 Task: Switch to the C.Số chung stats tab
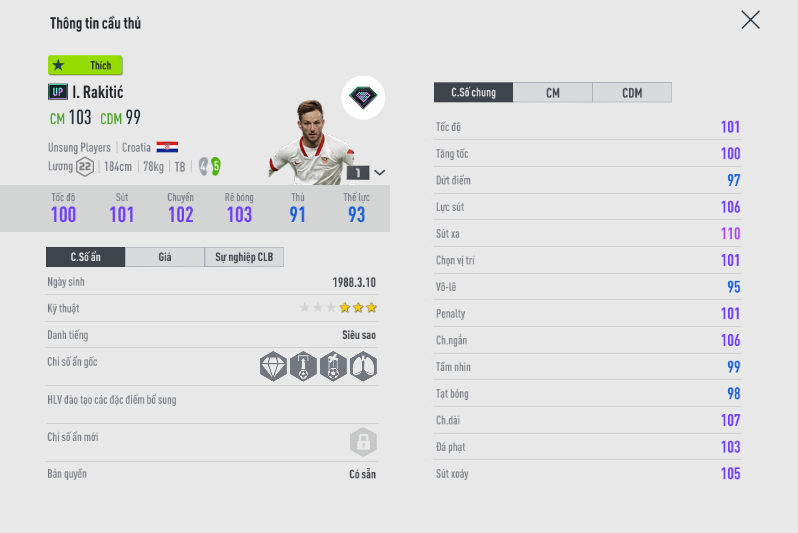click(473, 93)
